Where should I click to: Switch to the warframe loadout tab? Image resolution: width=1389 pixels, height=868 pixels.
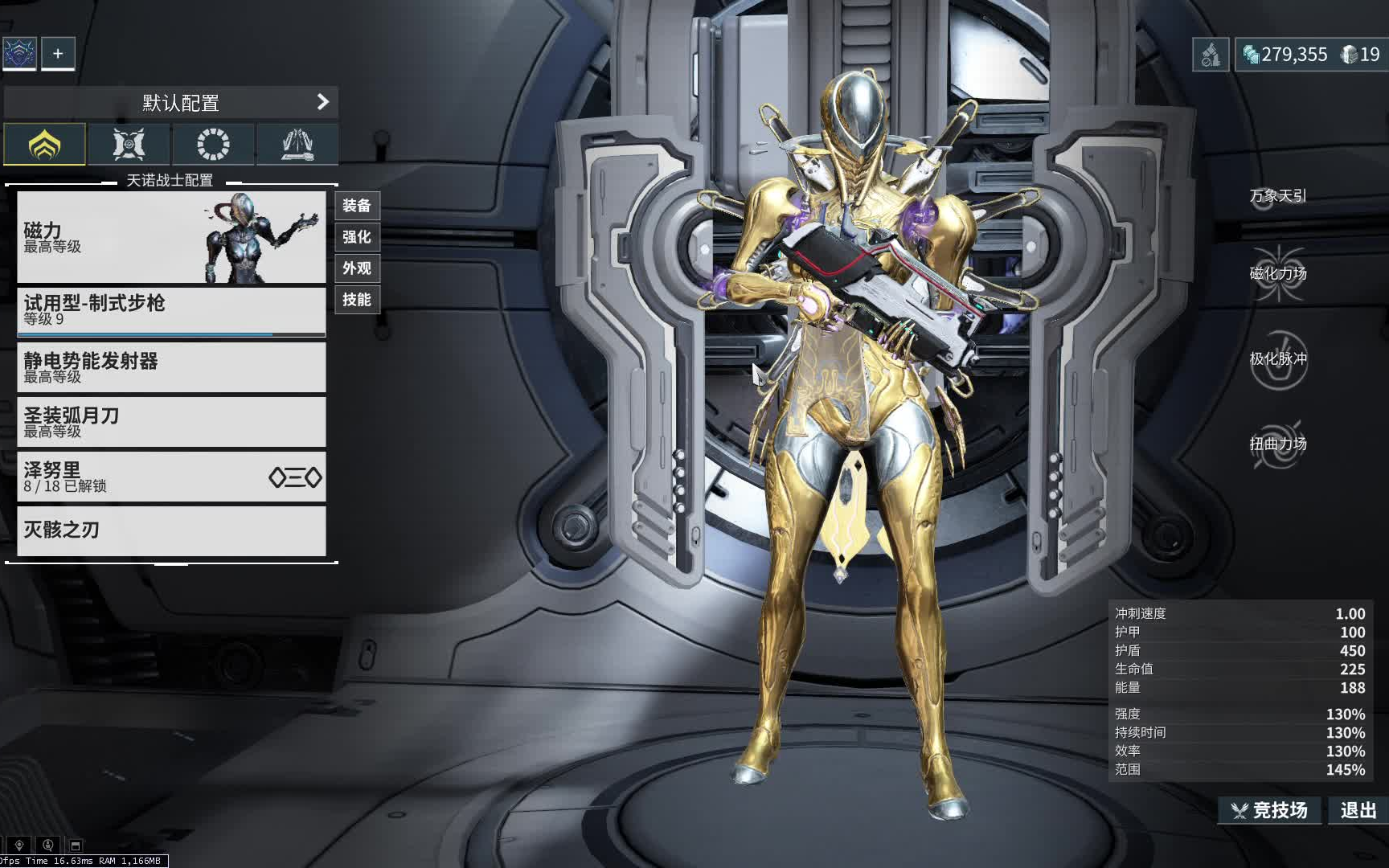click(x=45, y=145)
